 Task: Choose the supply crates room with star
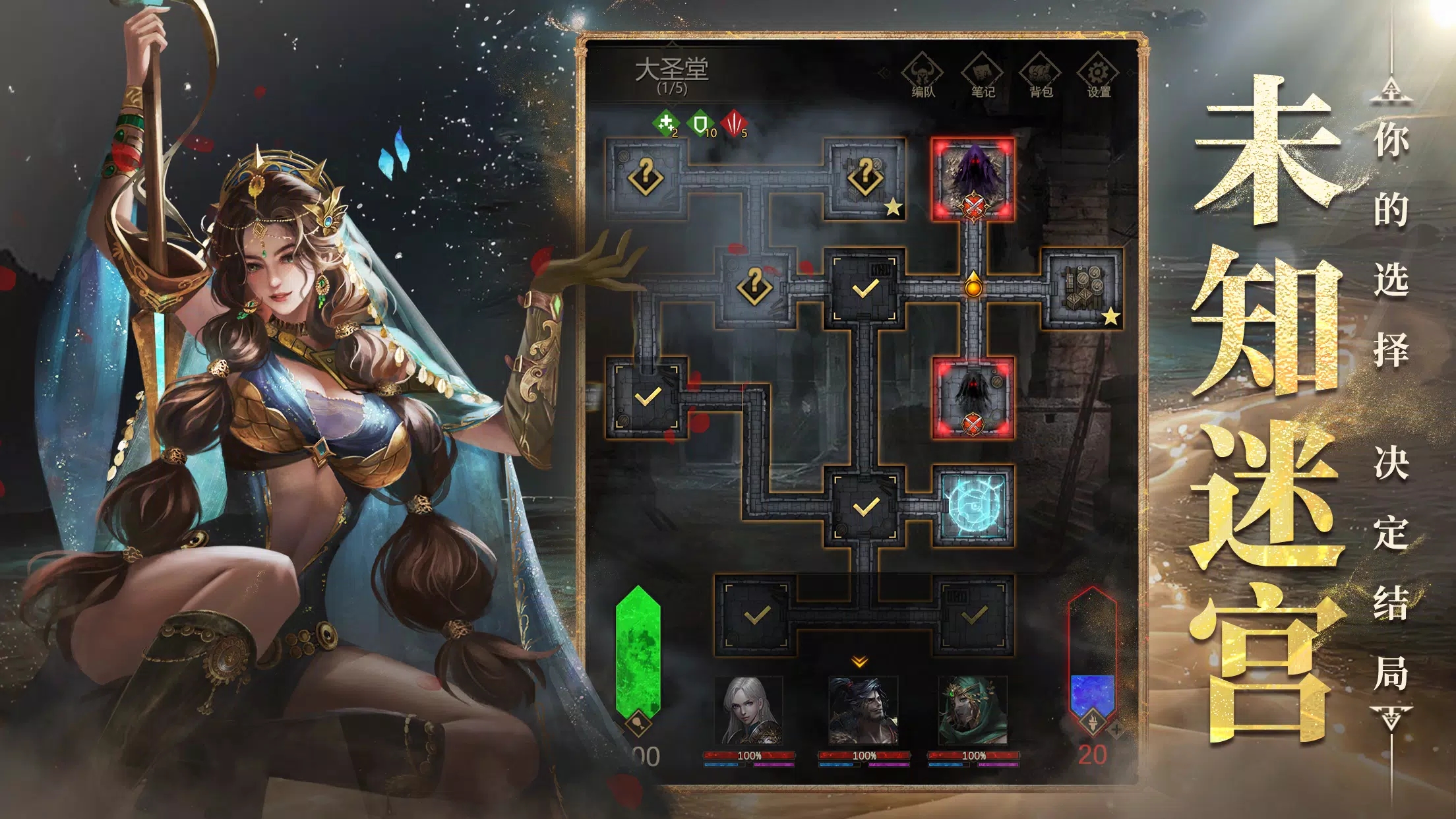pos(1082,288)
